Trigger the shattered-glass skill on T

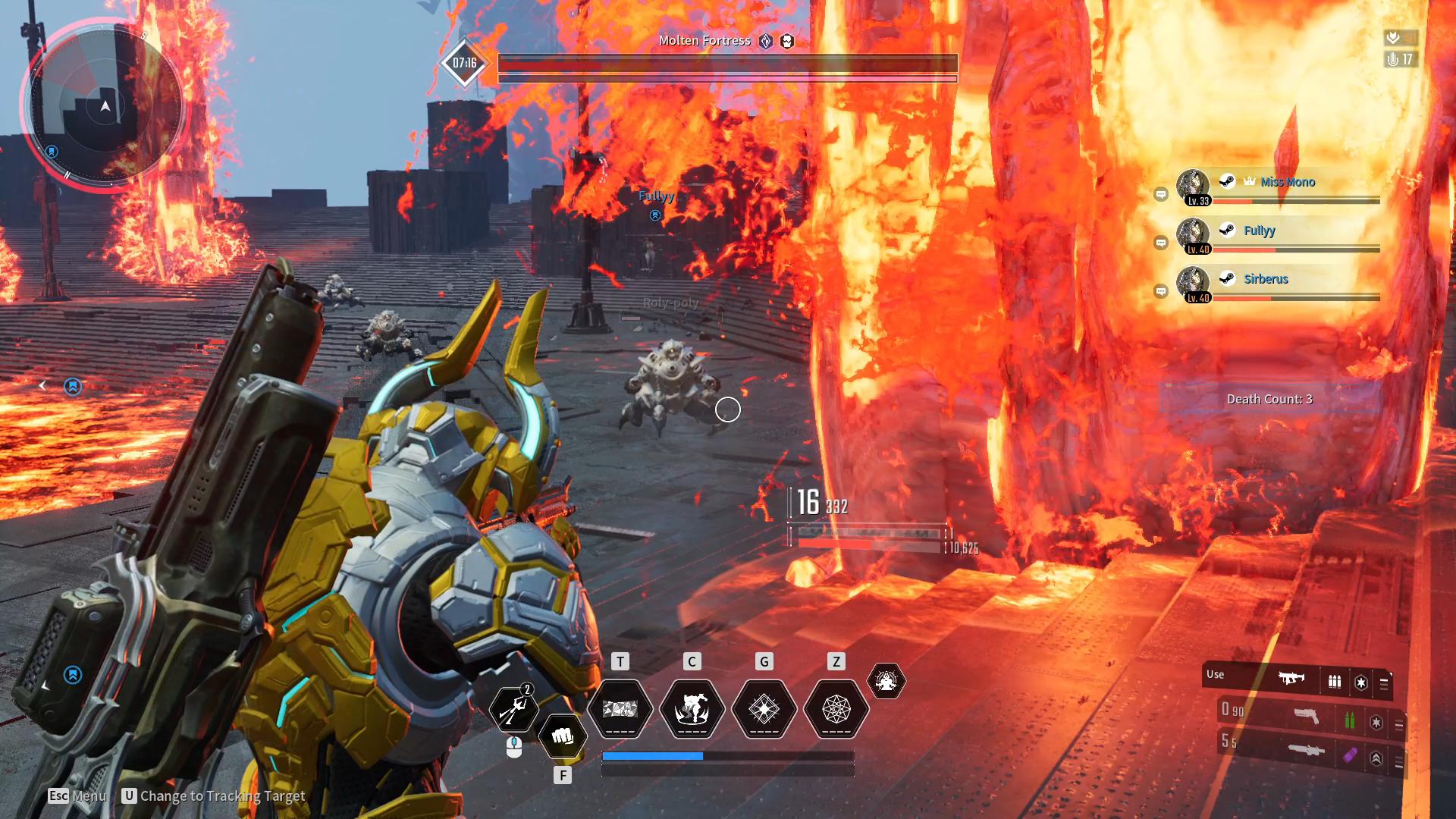coord(620,709)
